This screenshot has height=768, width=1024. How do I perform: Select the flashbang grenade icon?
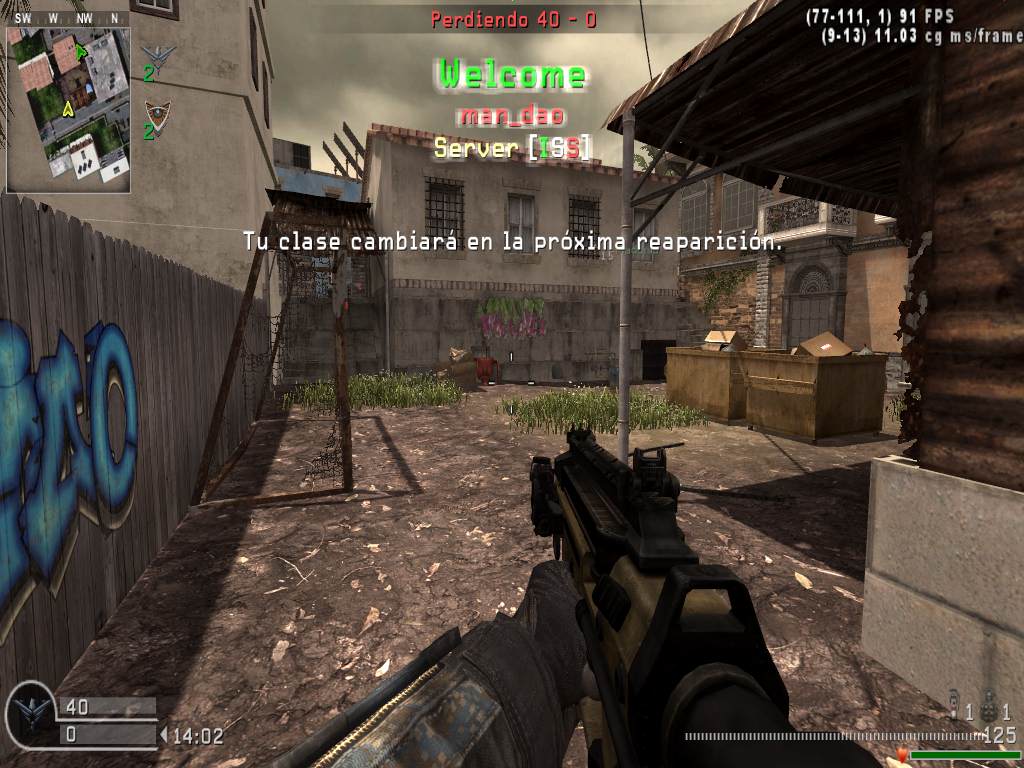[955, 711]
